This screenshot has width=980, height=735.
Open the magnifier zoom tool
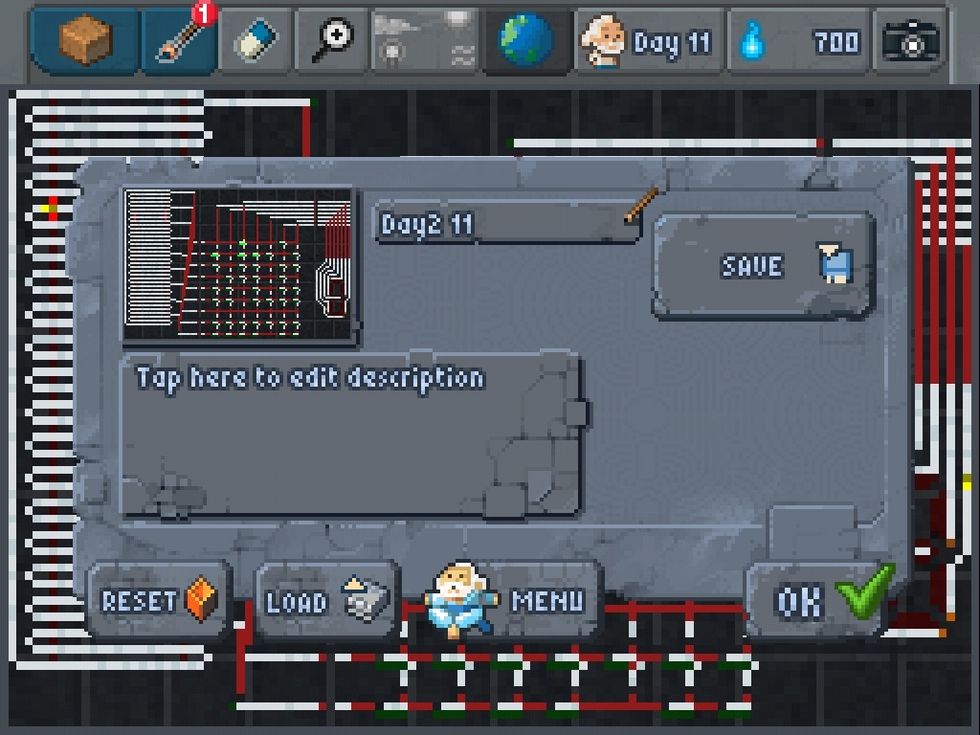point(330,42)
